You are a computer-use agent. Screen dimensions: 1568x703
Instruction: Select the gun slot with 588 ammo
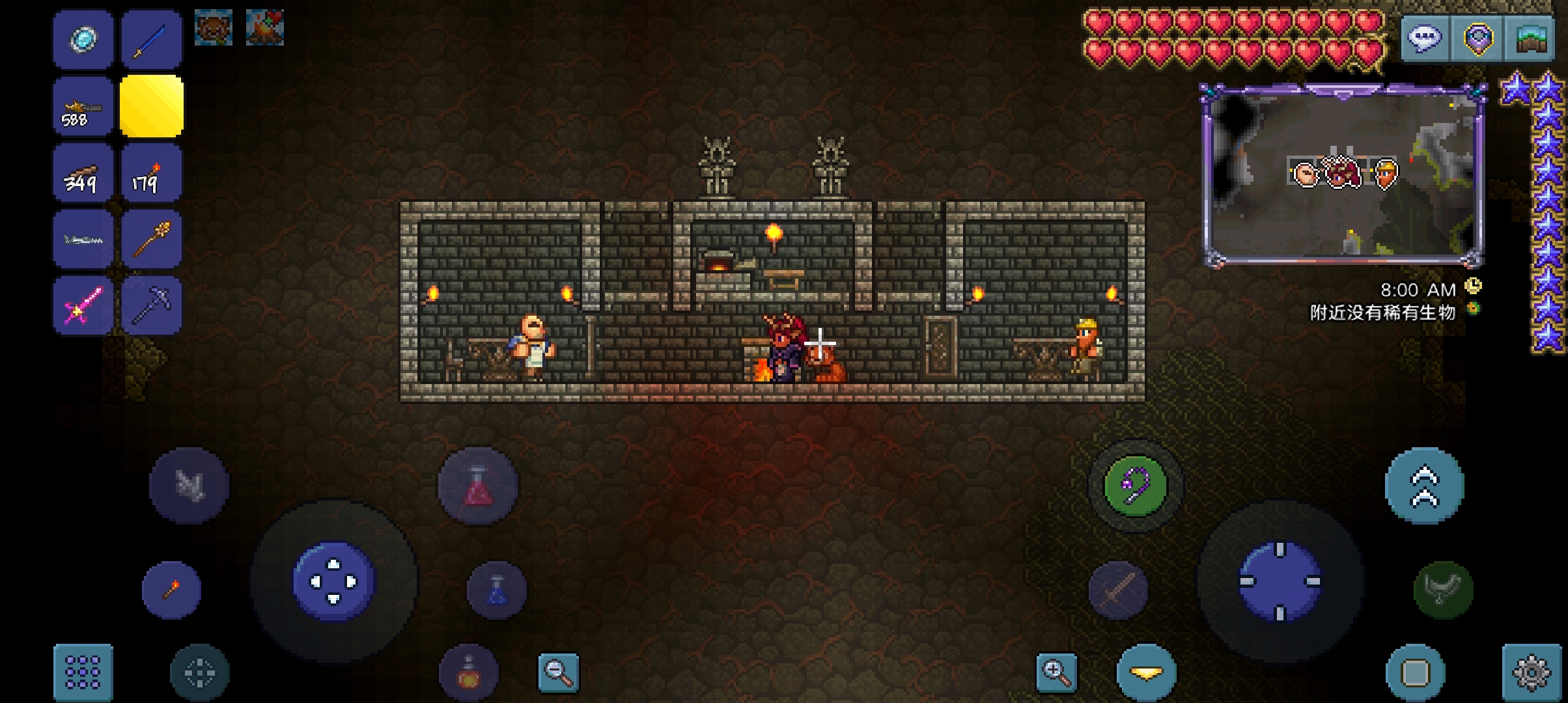pos(83,107)
